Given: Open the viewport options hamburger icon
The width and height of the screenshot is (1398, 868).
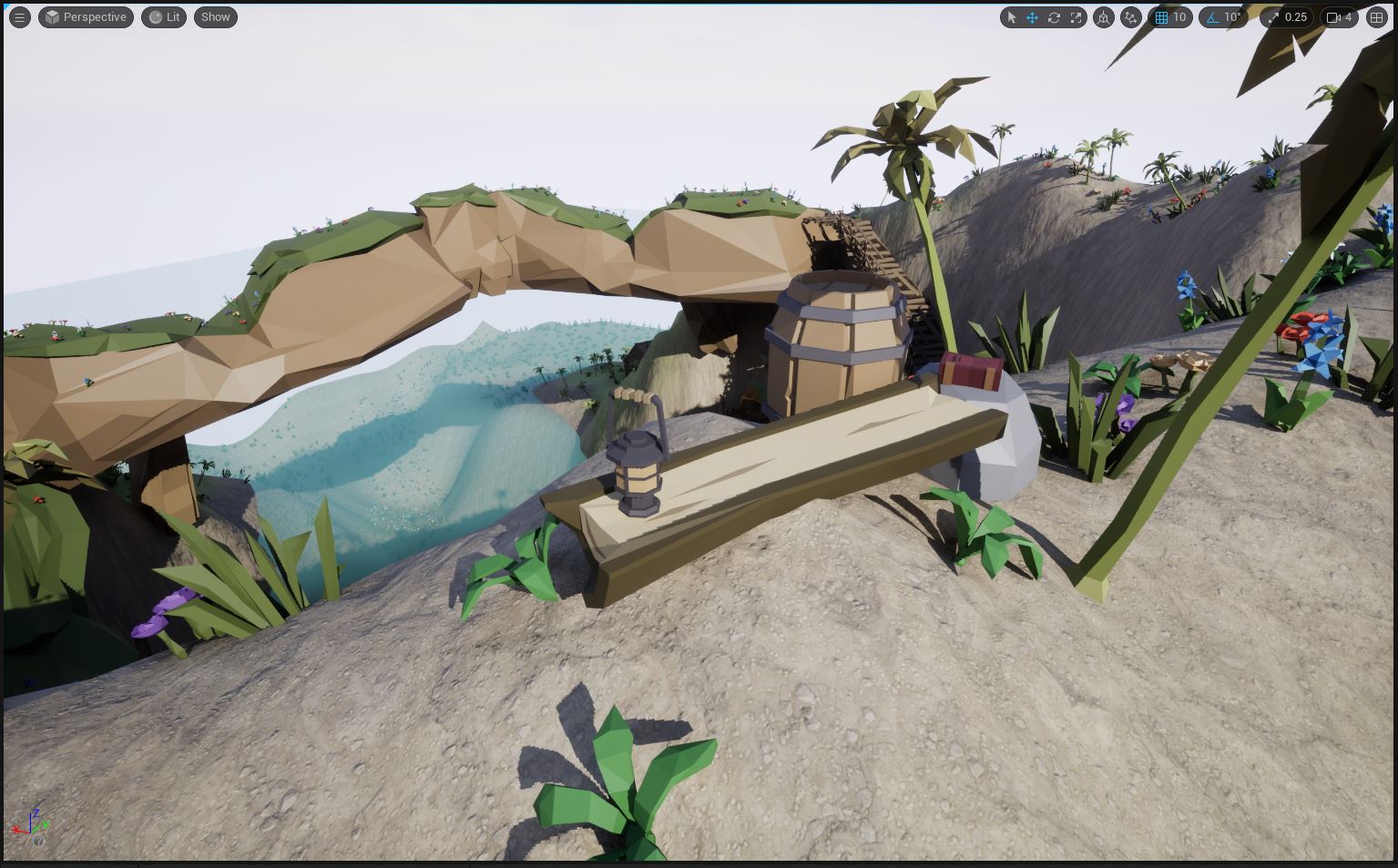Looking at the screenshot, I should tap(19, 16).
